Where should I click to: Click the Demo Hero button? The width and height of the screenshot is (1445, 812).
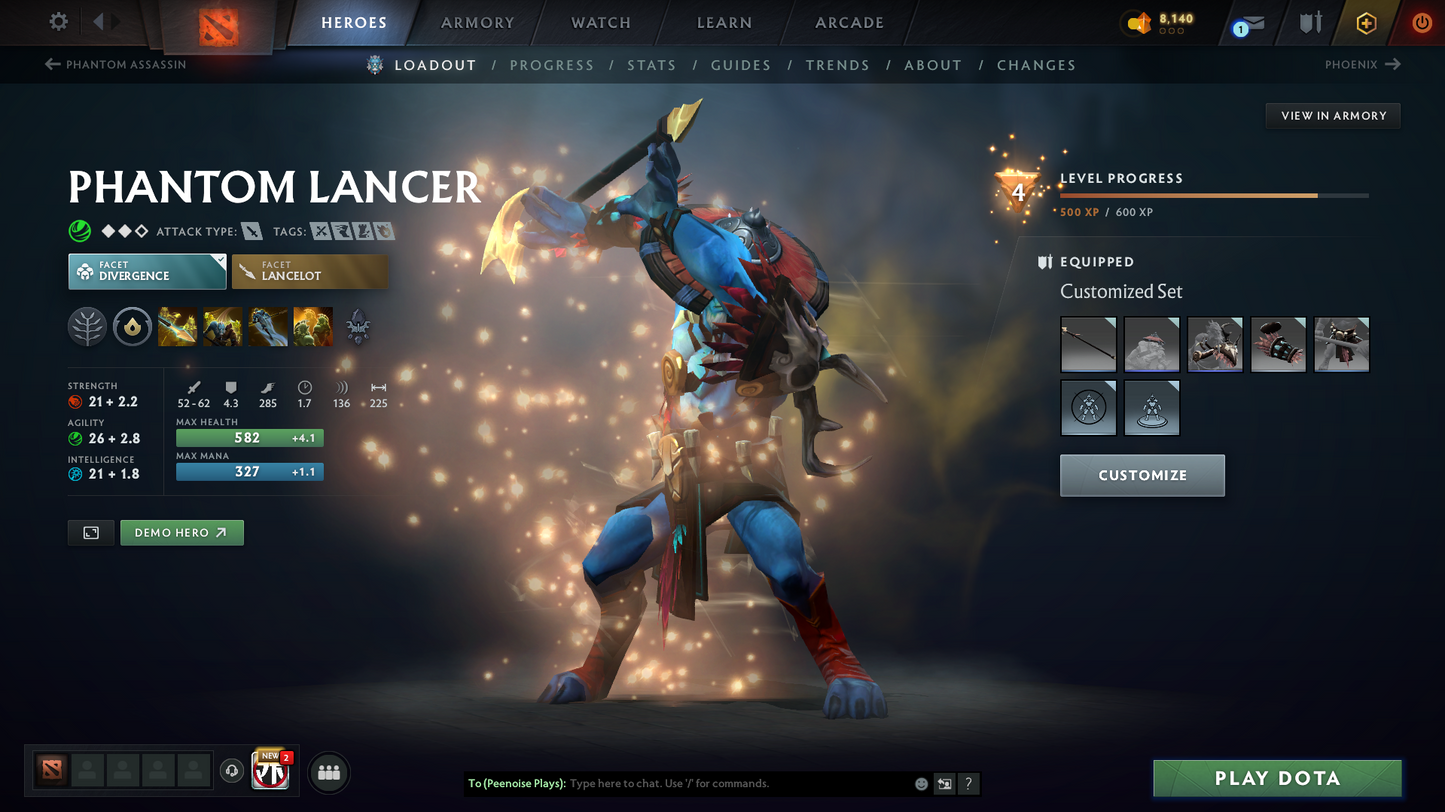pyautogui.click(x=181, y=532)
